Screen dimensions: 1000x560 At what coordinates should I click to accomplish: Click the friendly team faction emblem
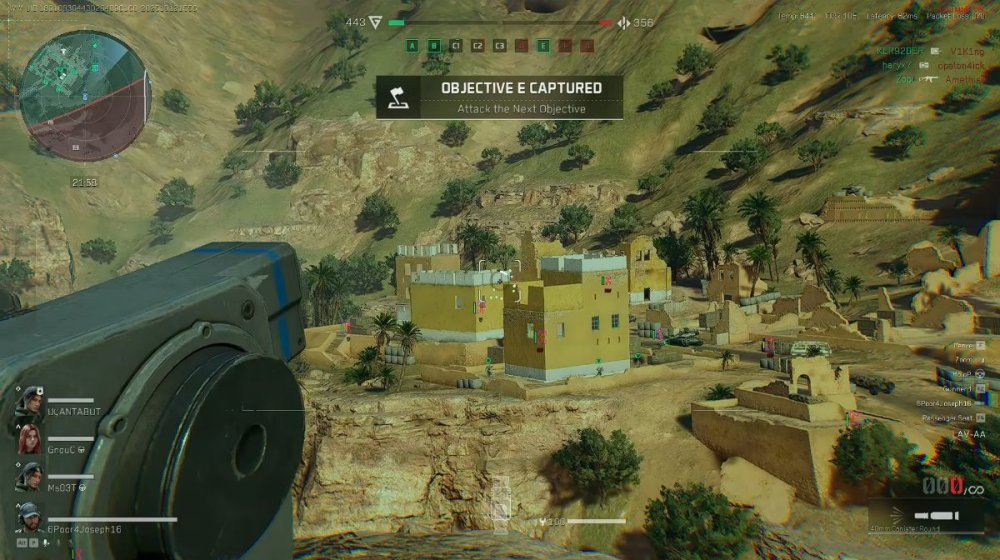tap(375, 22)
